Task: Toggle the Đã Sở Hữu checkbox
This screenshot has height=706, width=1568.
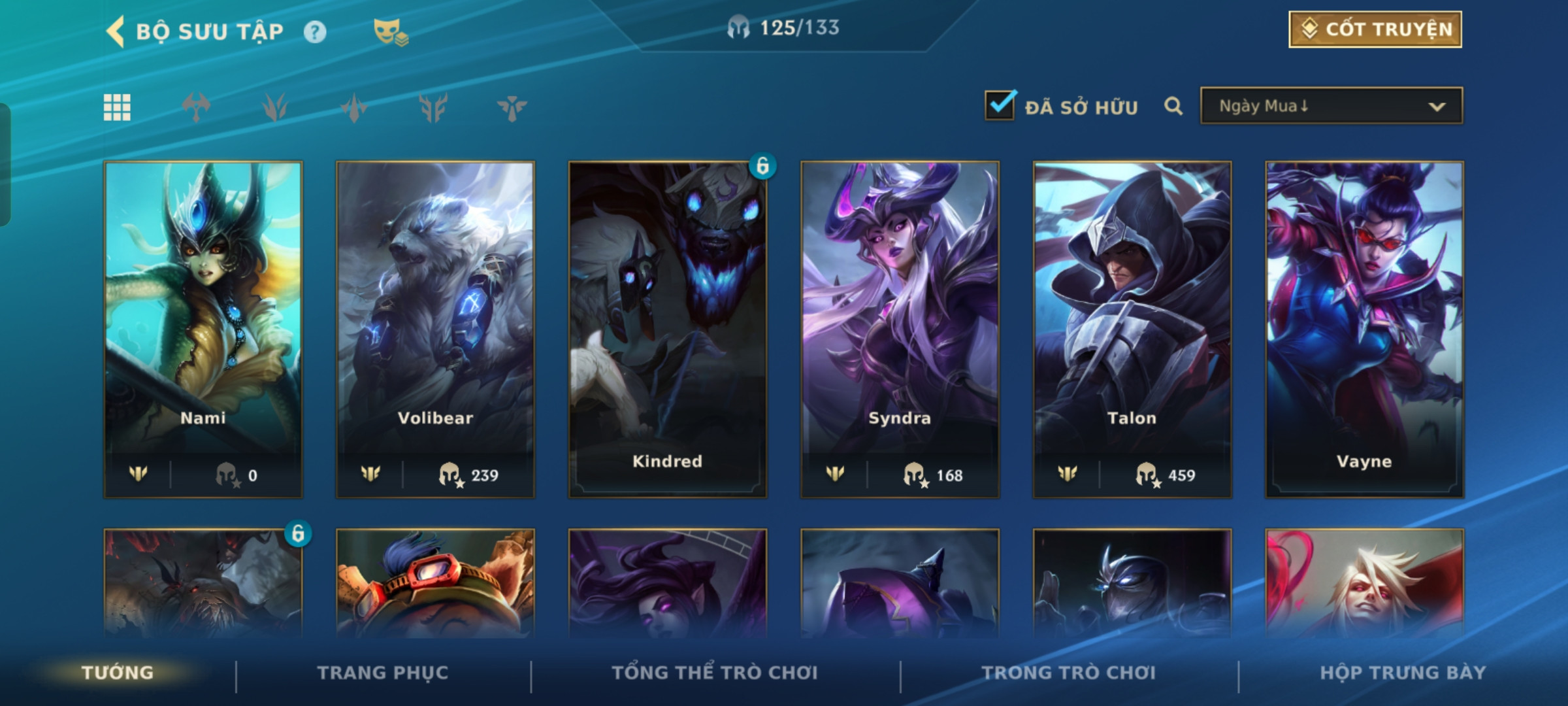Action: [1000, 106]
